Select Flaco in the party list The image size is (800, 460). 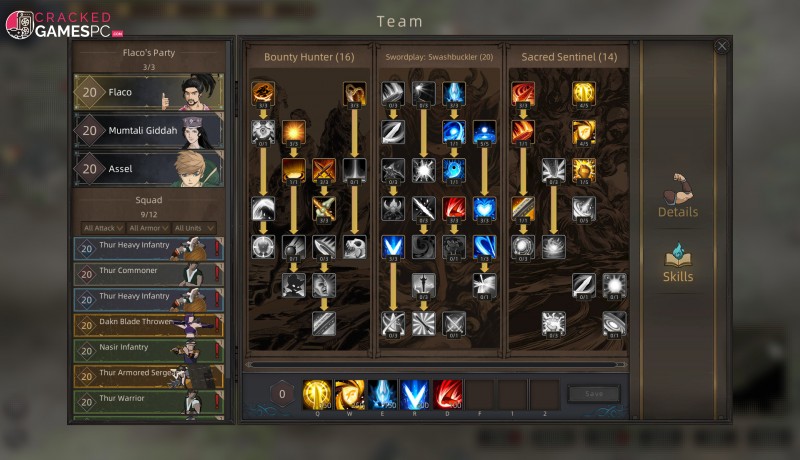click(x=148, y=93)
